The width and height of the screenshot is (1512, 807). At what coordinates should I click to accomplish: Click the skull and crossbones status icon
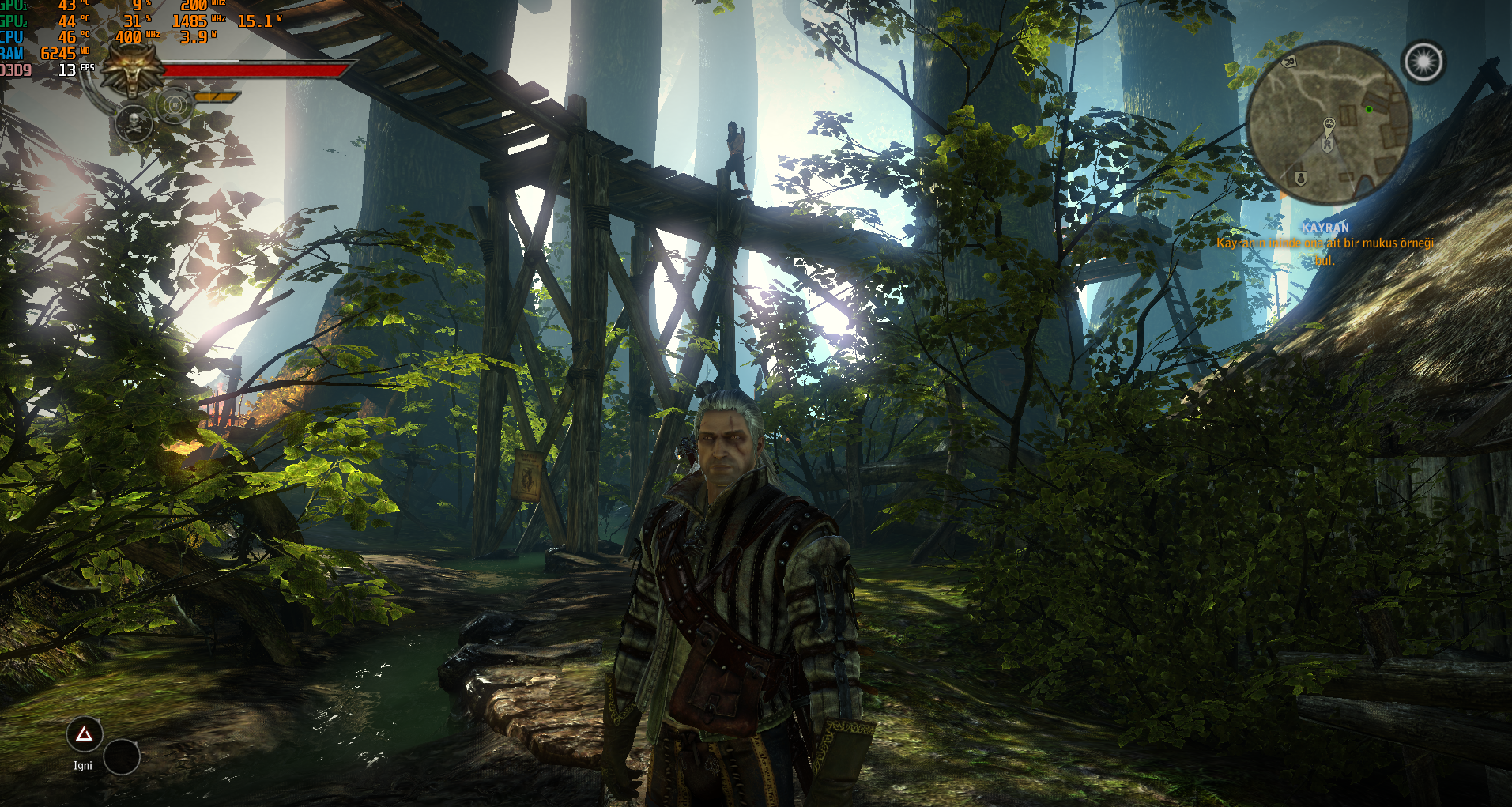point(134,124)
